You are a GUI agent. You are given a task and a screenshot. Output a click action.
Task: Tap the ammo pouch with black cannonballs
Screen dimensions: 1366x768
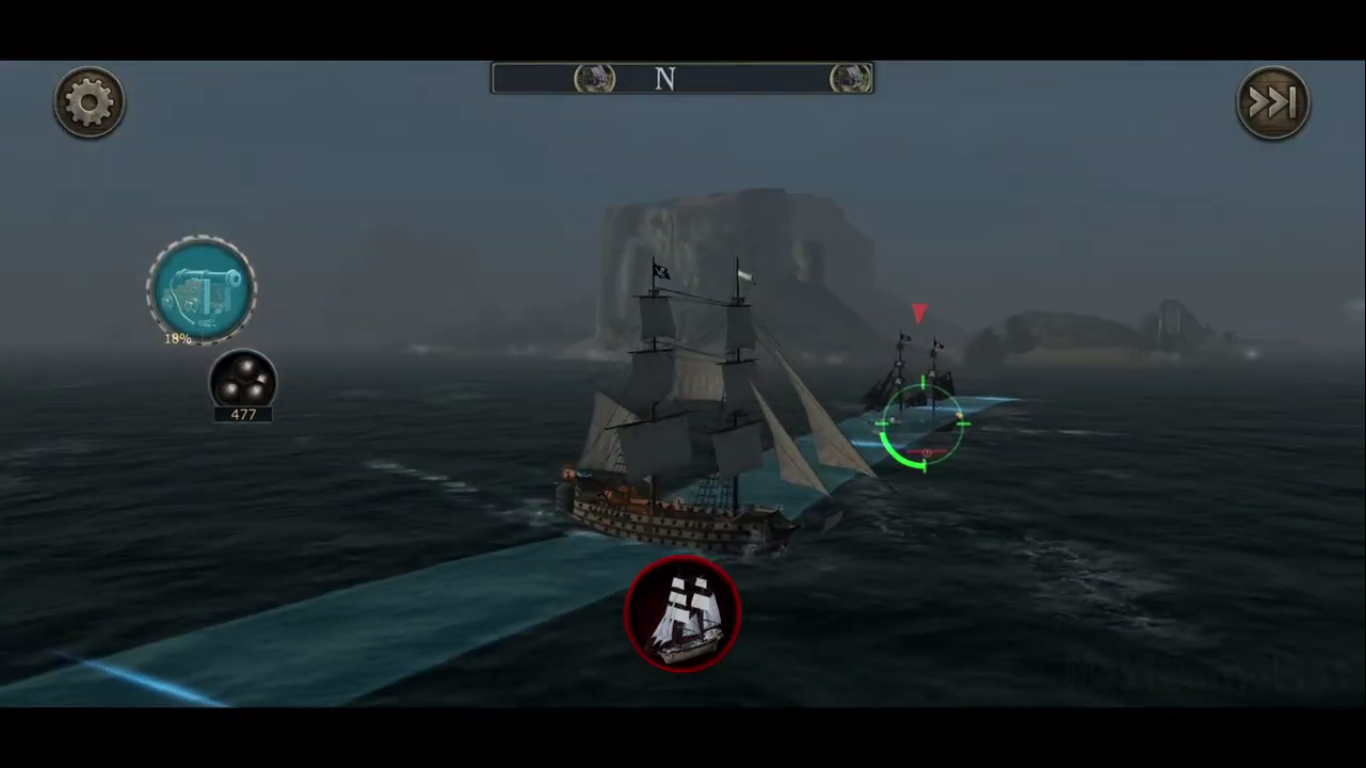pyautogui.click(x=244, y=380)
